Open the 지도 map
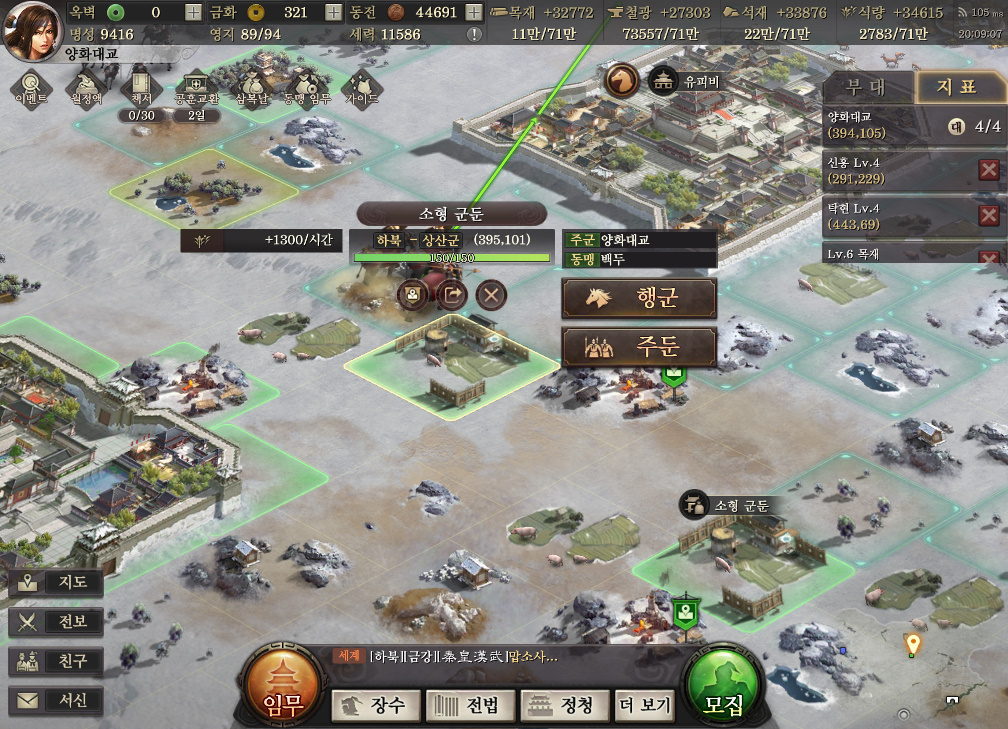This screenshot has height=729, width=1008. (56, 582)
